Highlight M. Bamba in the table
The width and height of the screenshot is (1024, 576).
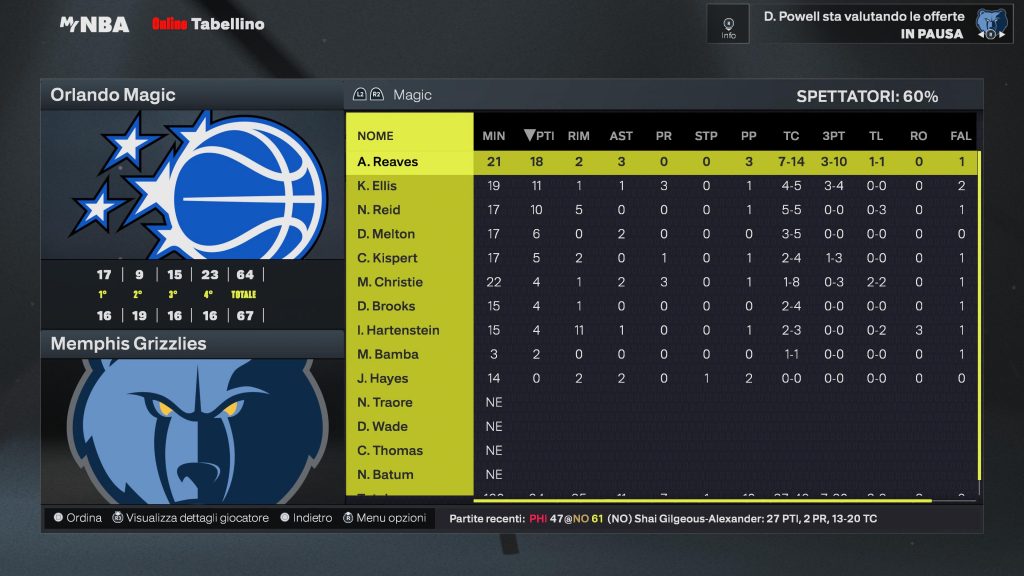tap(388, 354)
